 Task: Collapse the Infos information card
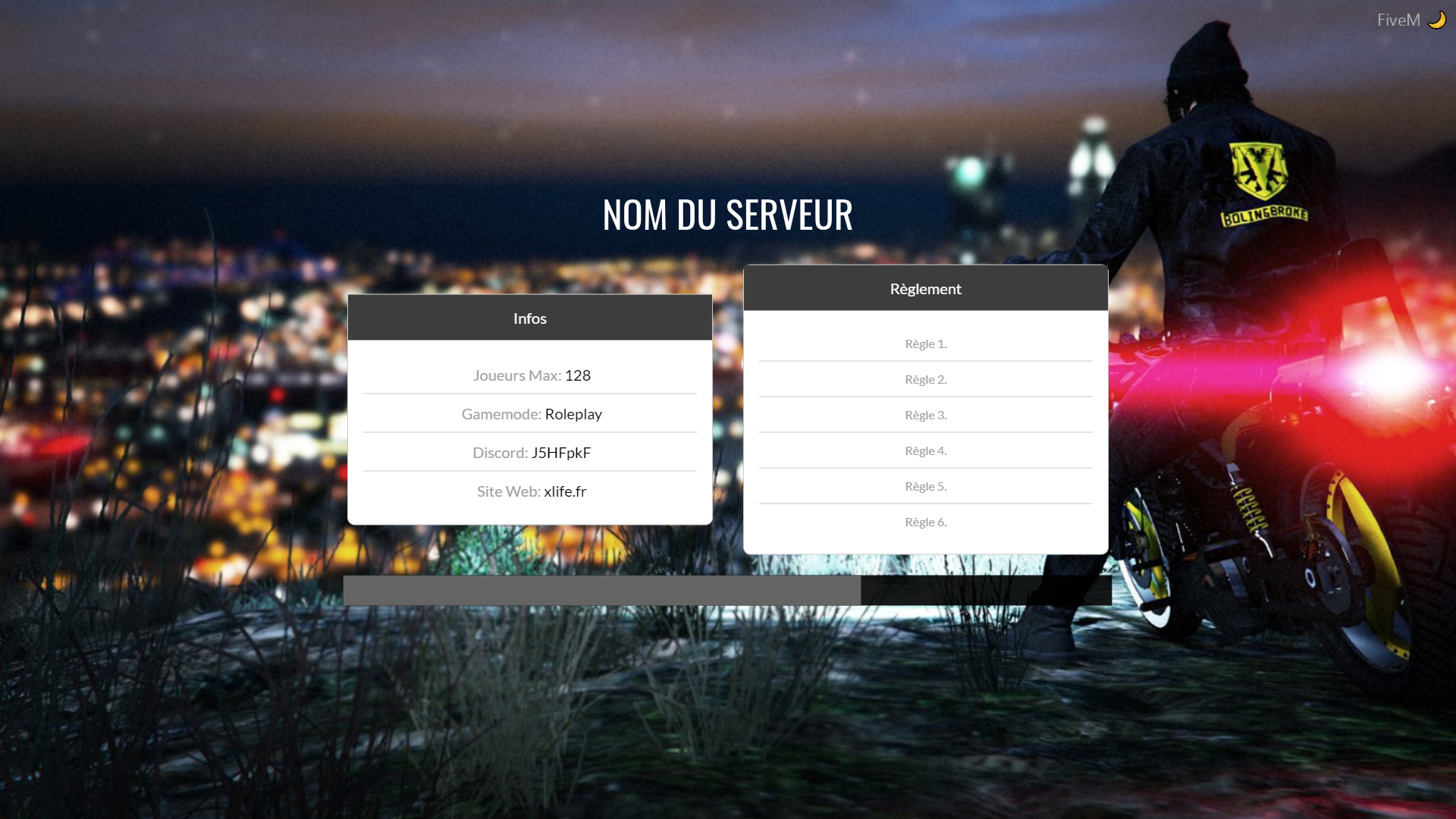coord(529,318)
